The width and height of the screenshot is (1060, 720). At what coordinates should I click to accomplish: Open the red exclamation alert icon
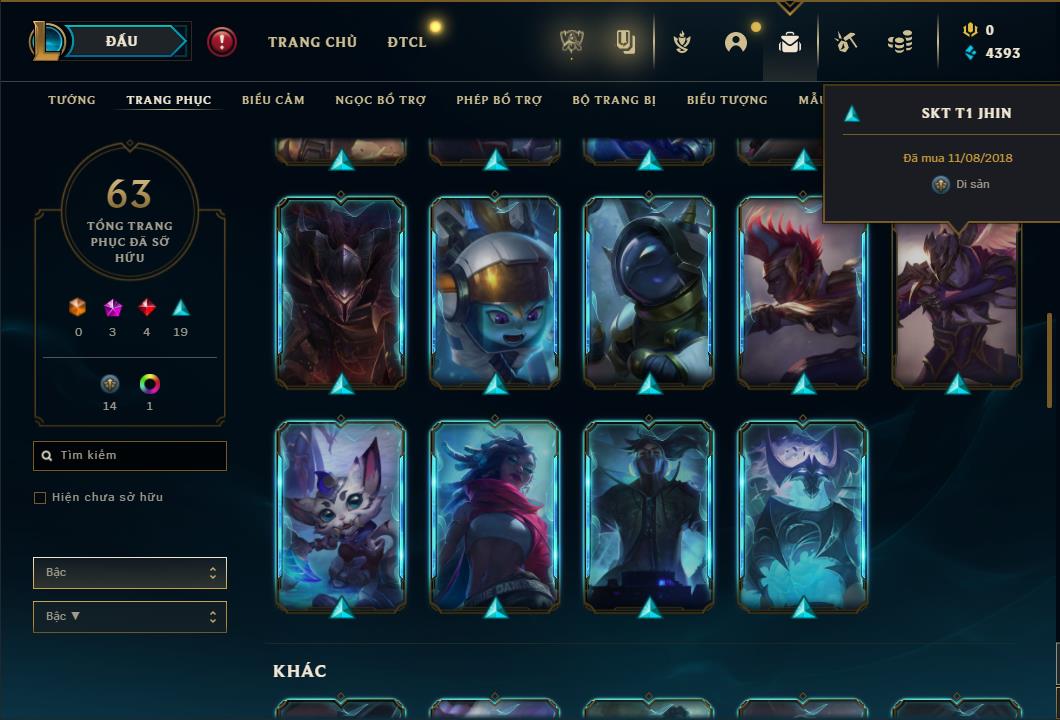point(222,42)
